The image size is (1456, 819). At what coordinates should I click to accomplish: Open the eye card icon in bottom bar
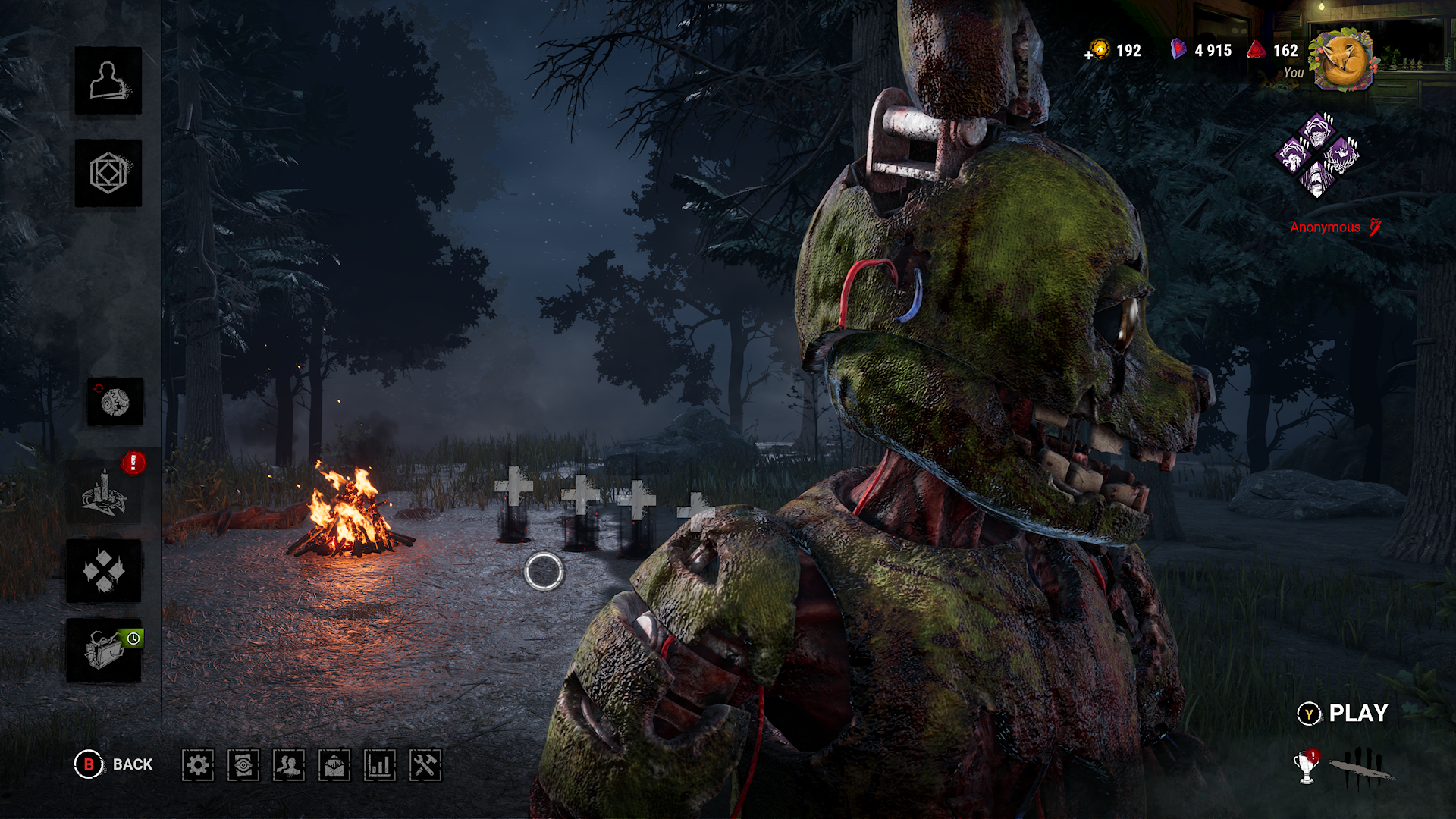(x=243, y=765)
